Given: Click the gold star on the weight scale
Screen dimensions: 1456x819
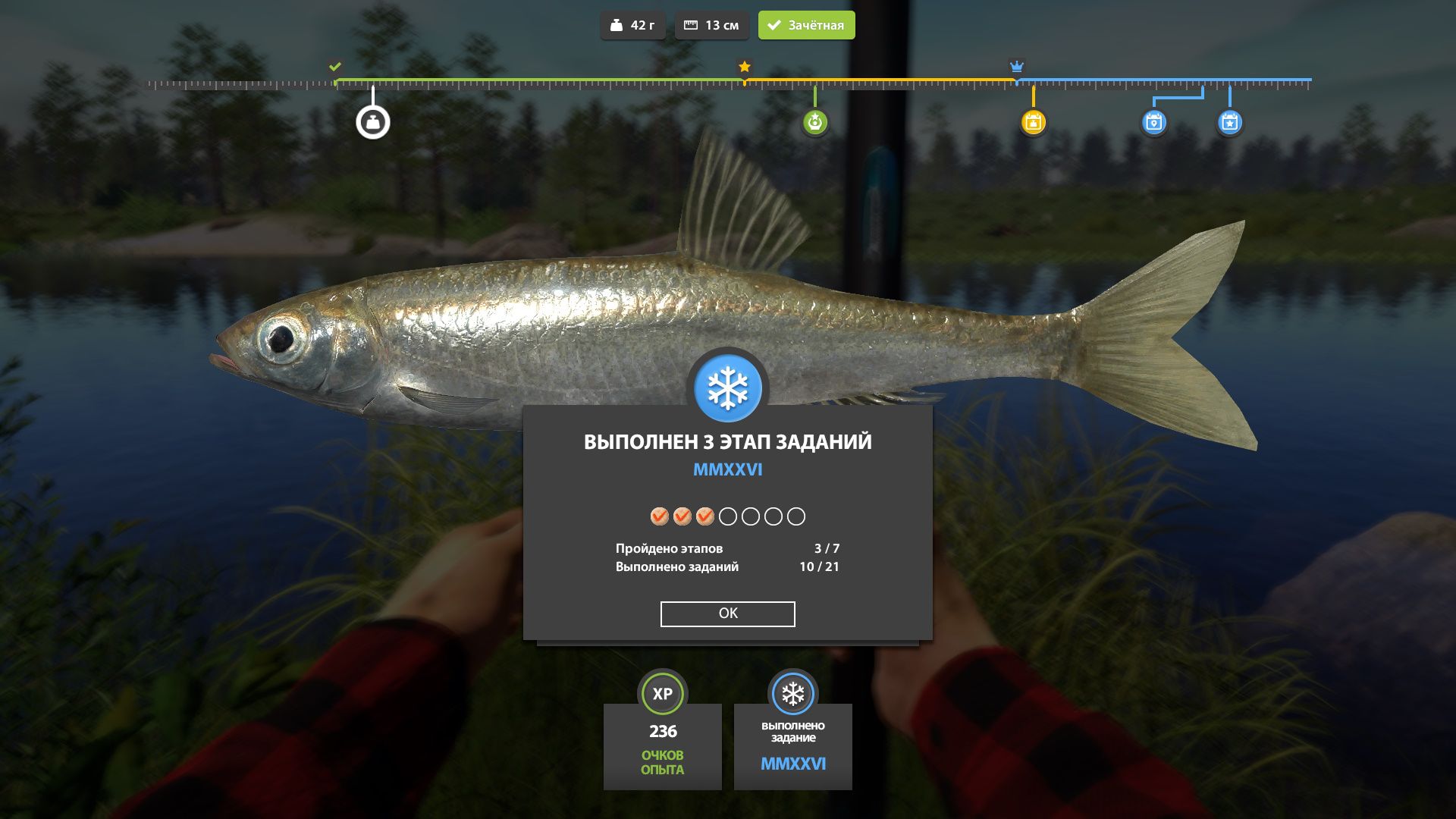Looking at the screenshot, I should [745, 67].
